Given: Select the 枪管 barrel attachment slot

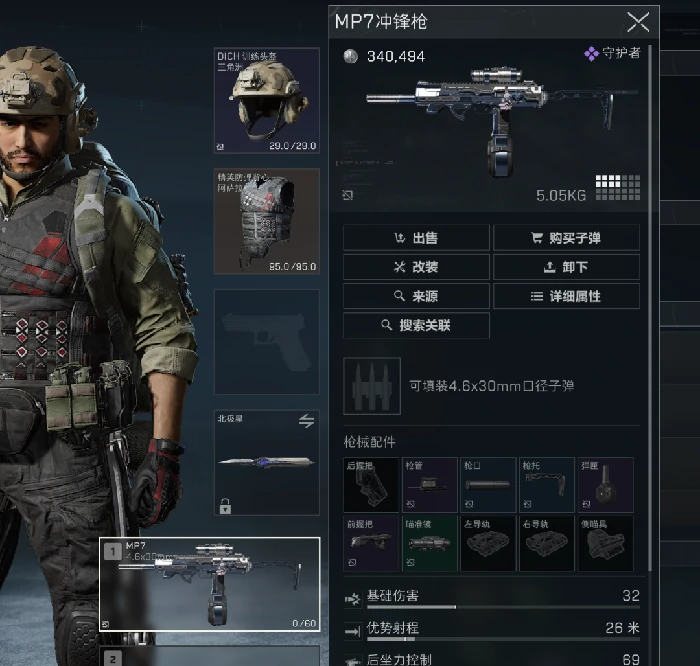Looking at the screenshot, I should point(429,485).
